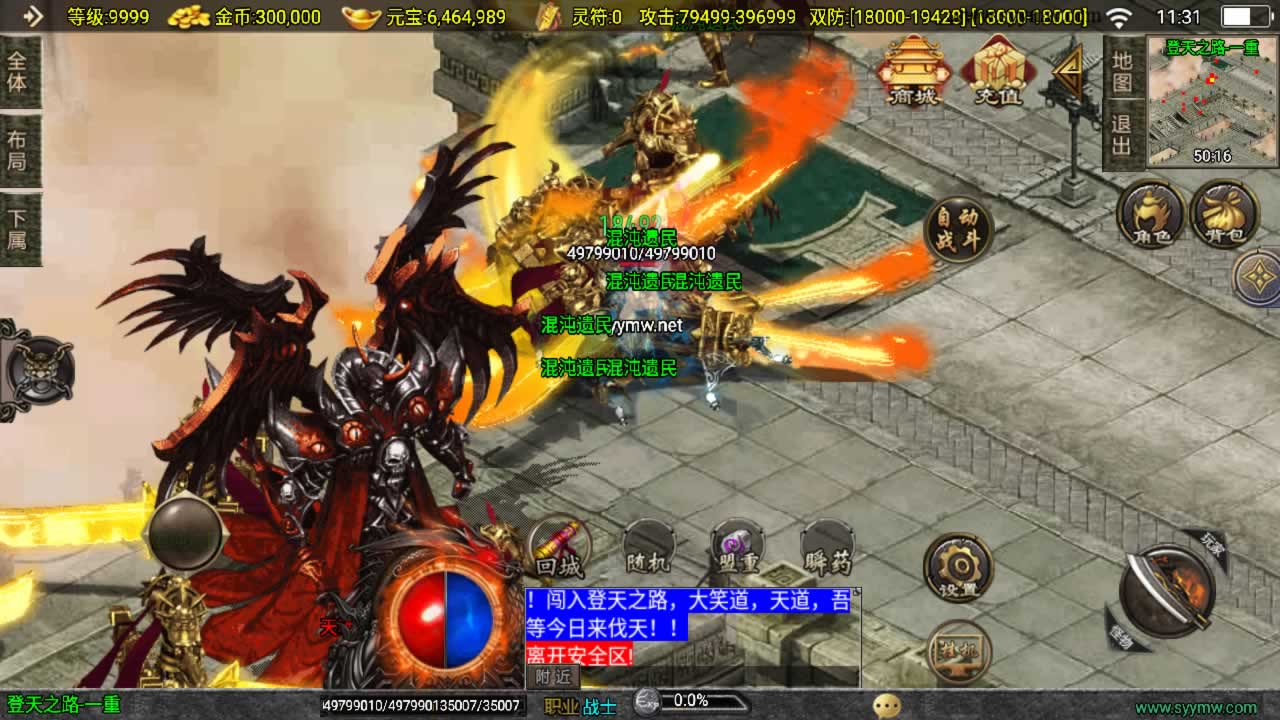Tap the 瞬药 instant potion slot
Viewport: 1280px width, 720px height.
coord(828,548)
